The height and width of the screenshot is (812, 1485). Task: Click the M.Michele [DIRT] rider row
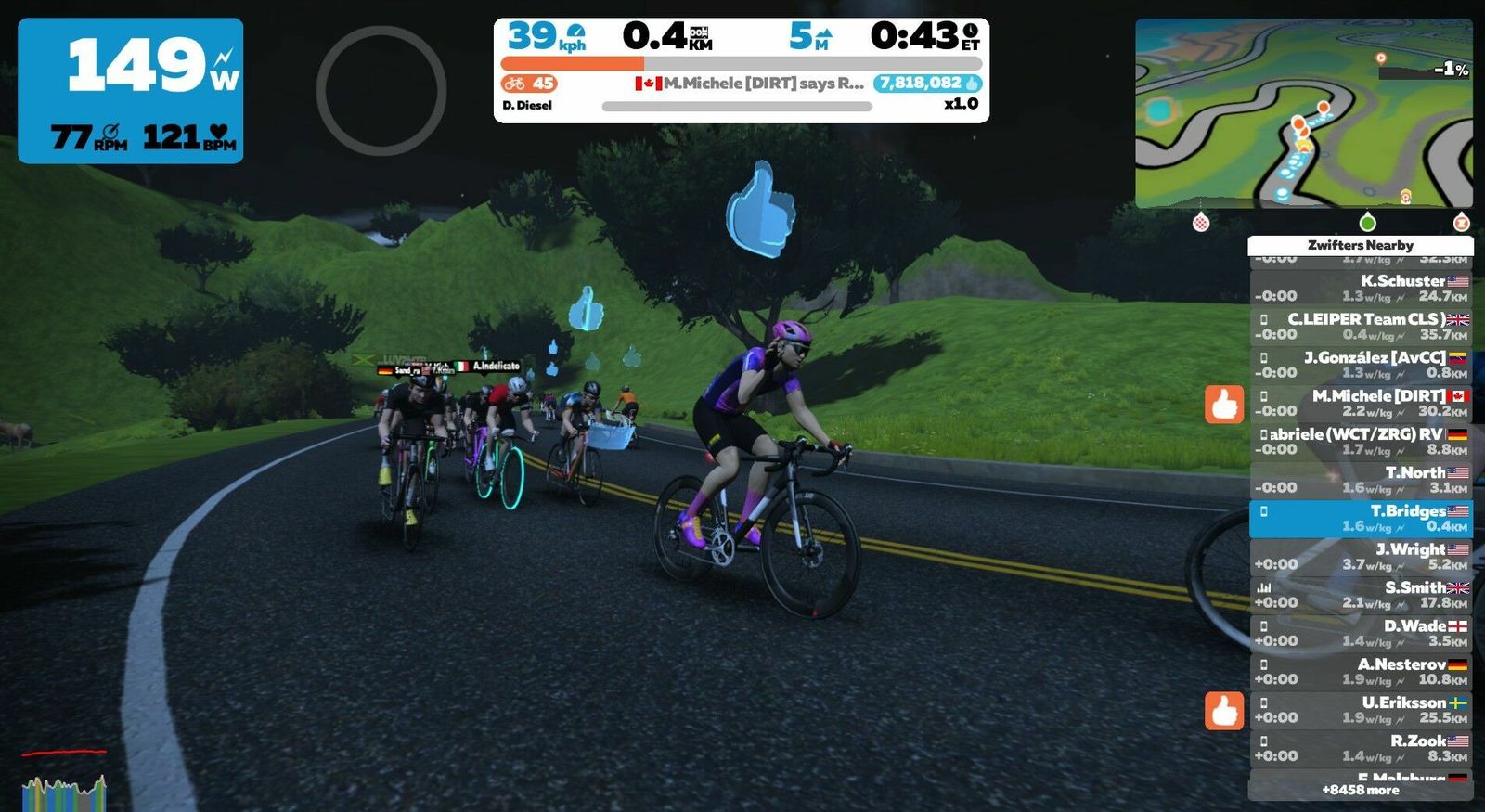pos(1361,403)
